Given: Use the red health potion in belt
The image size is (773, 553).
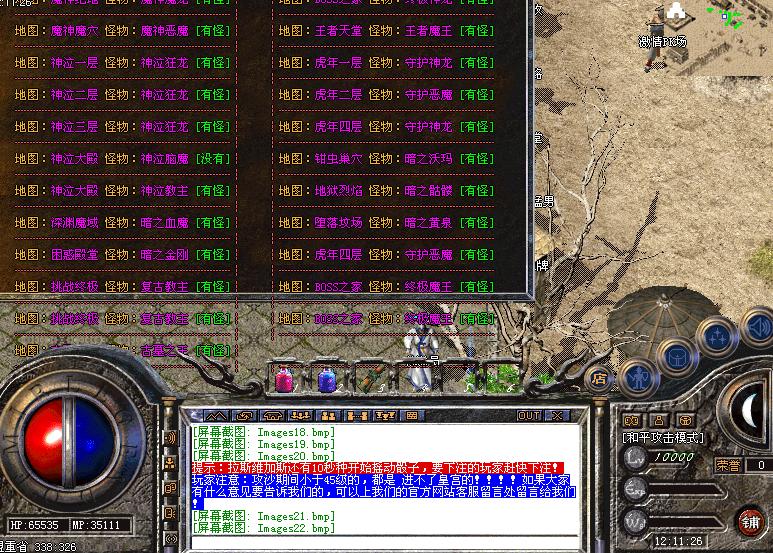Looking at the screenshot, I should [283, 379].
